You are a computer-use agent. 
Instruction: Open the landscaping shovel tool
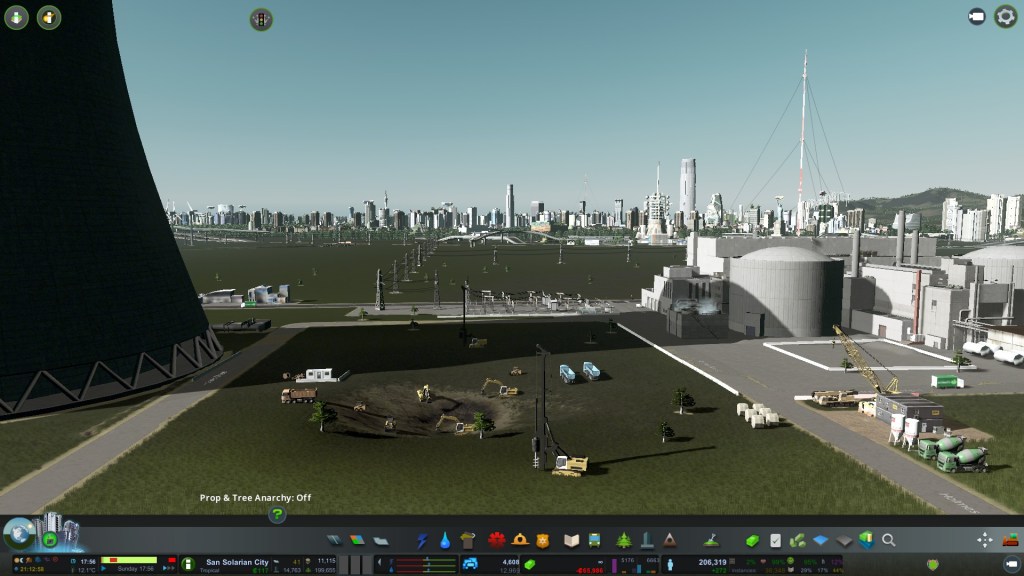click(712, 540)
